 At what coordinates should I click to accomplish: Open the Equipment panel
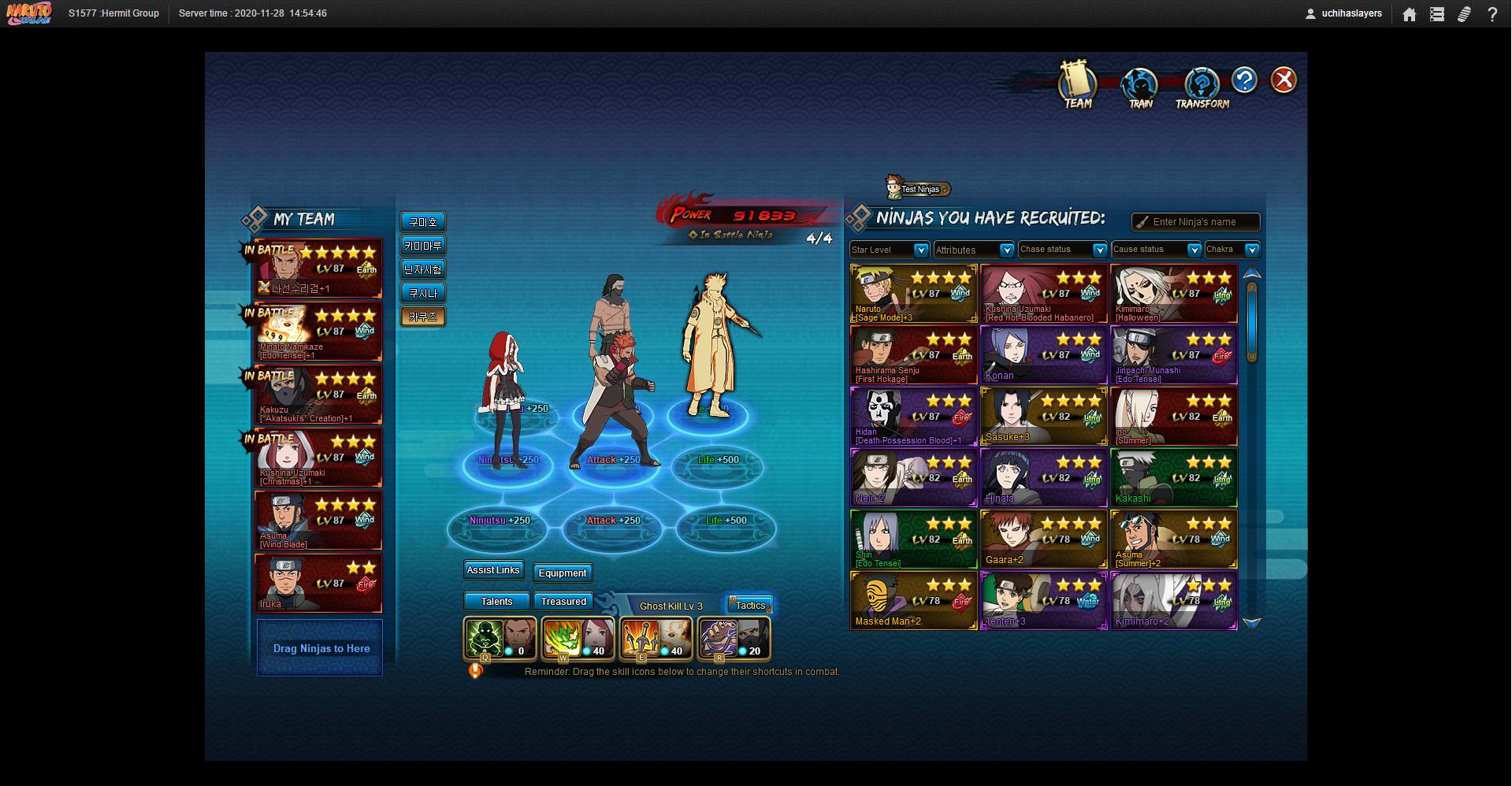pyautogui.click(x=563, y=573)
